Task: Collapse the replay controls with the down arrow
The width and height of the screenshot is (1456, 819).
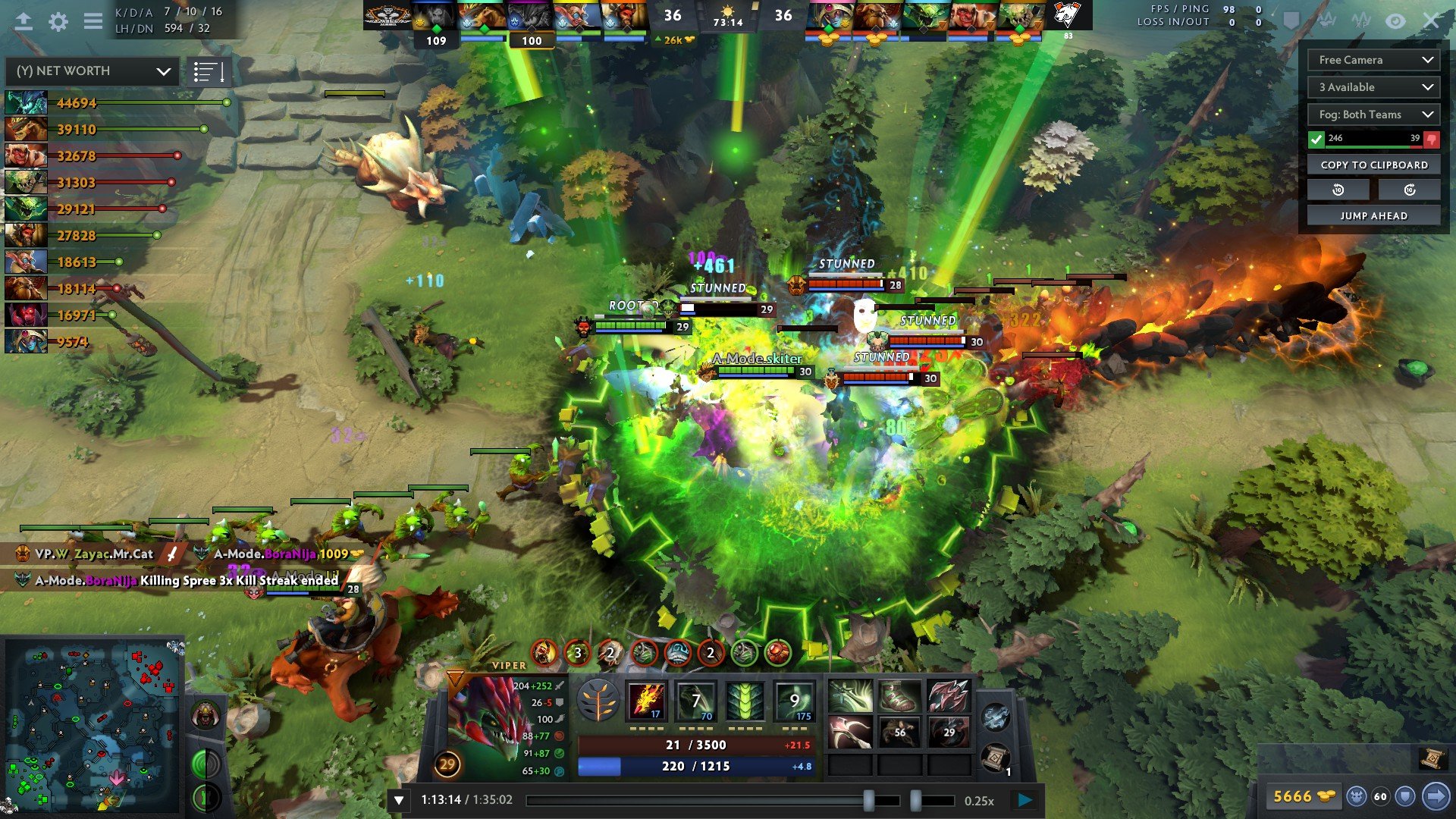Action: pyautogui.click(x=399, y=800)
